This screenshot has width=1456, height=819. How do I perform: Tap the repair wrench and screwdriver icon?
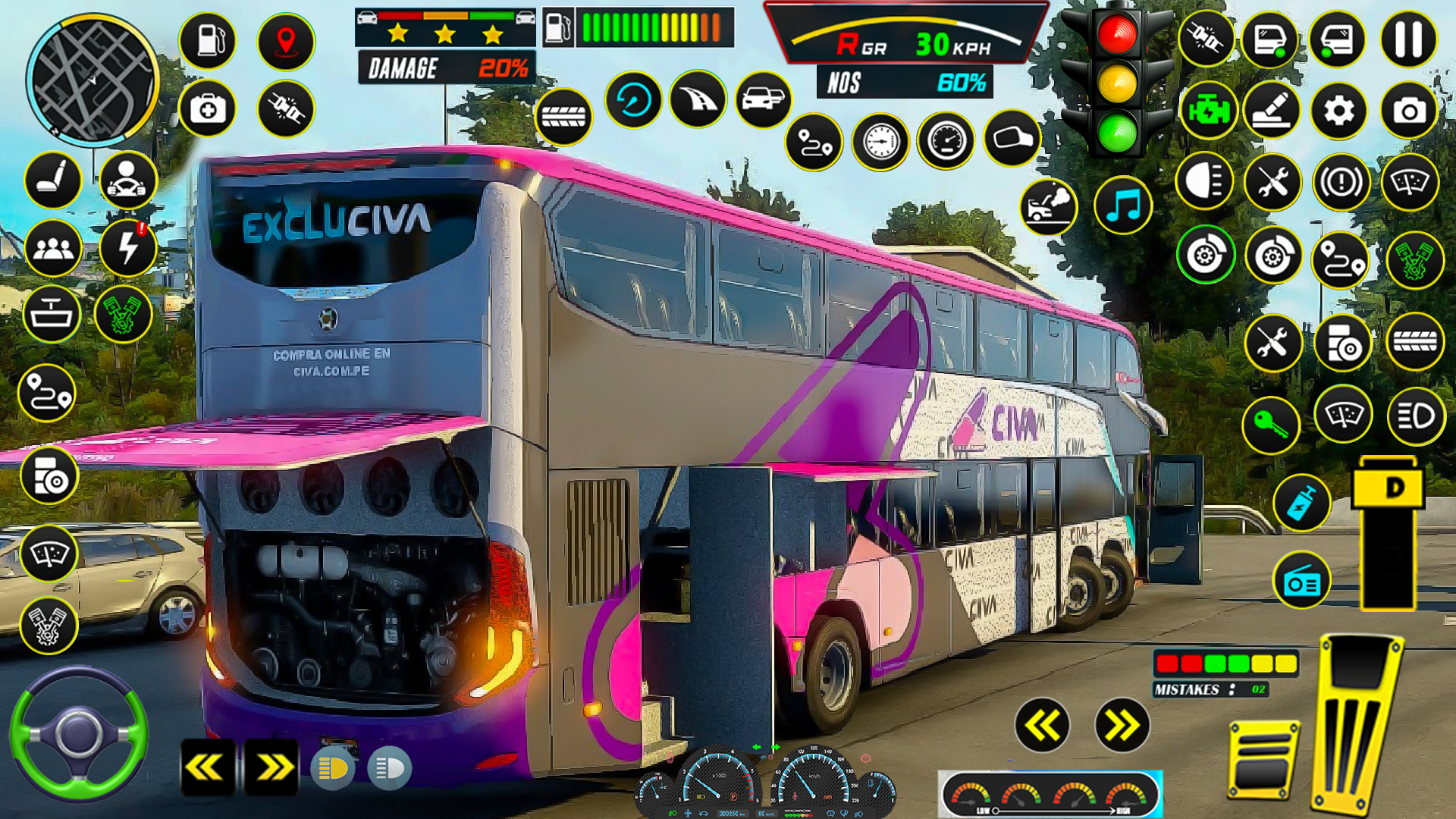pyautogui.click(x=1274, y=180)
